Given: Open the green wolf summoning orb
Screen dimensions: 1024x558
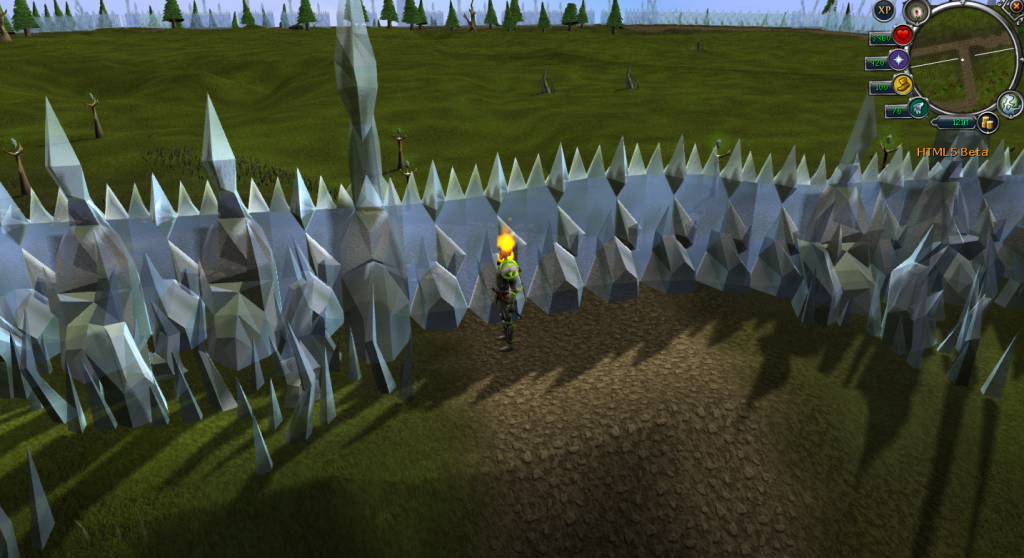Looking at the screenshot, I should click(x=918, y=107).
